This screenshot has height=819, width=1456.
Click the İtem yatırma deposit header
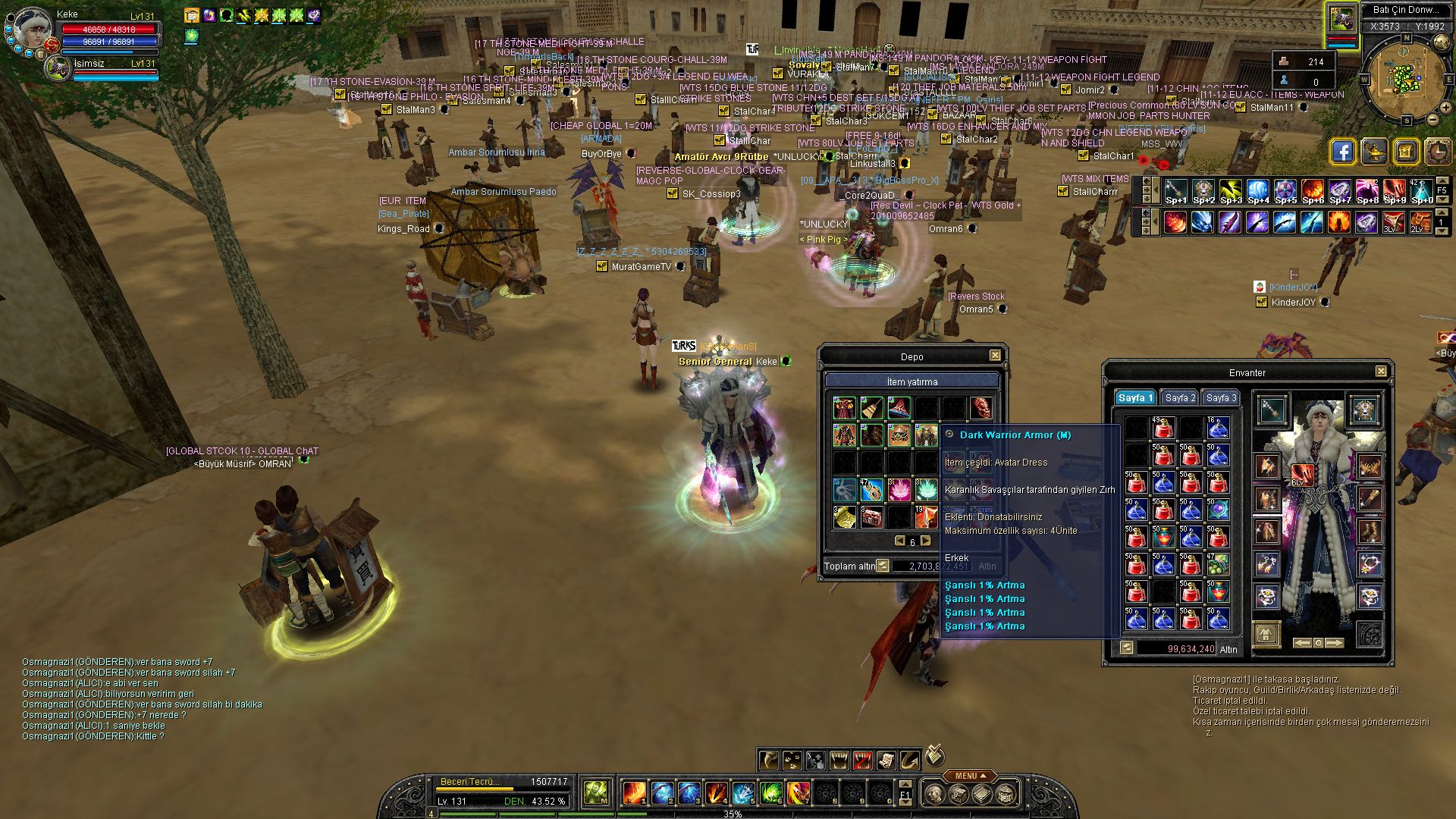(x=912, y=381)
